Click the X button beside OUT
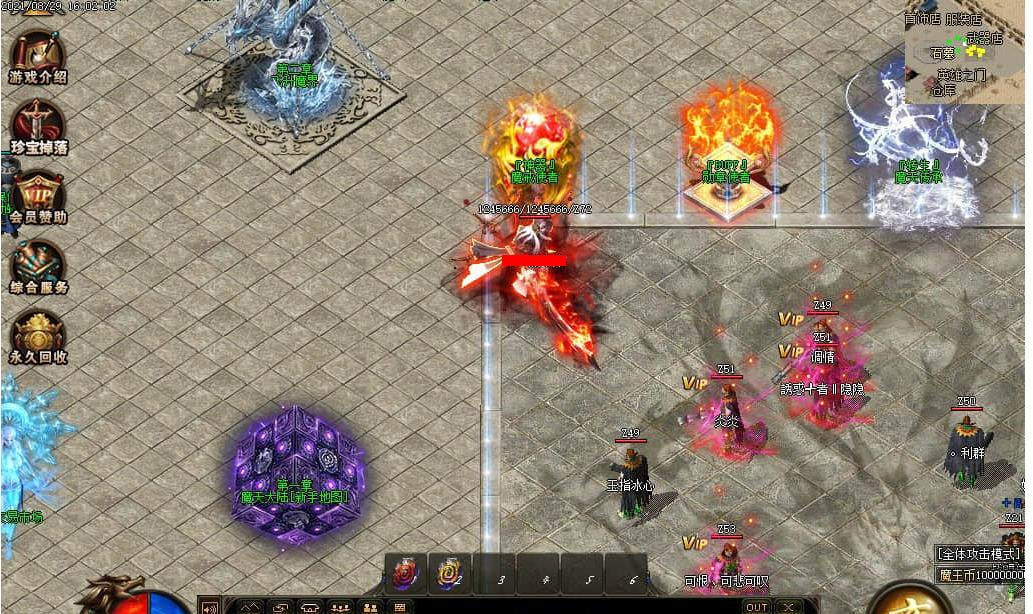 point(789,606)
